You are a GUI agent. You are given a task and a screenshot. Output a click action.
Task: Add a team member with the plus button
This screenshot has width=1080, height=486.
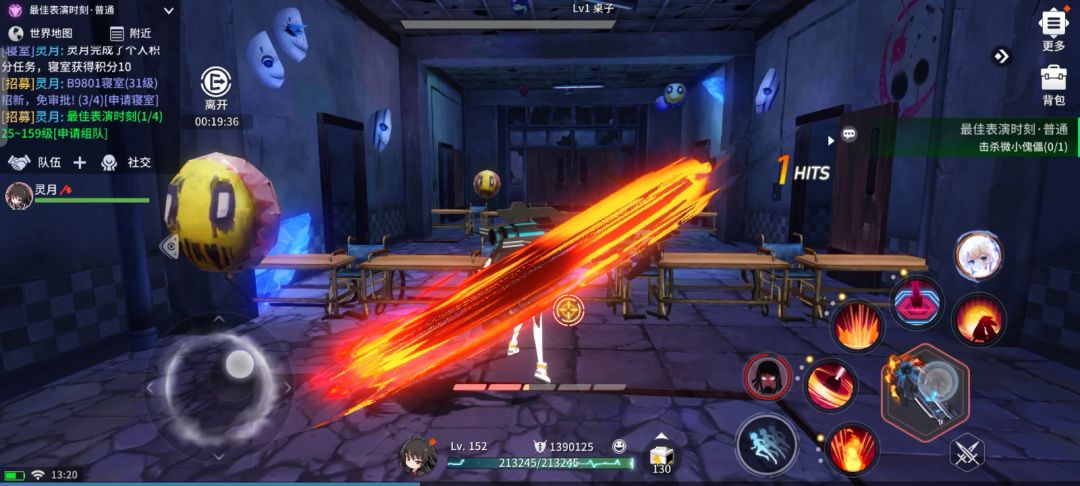[80, 162]
